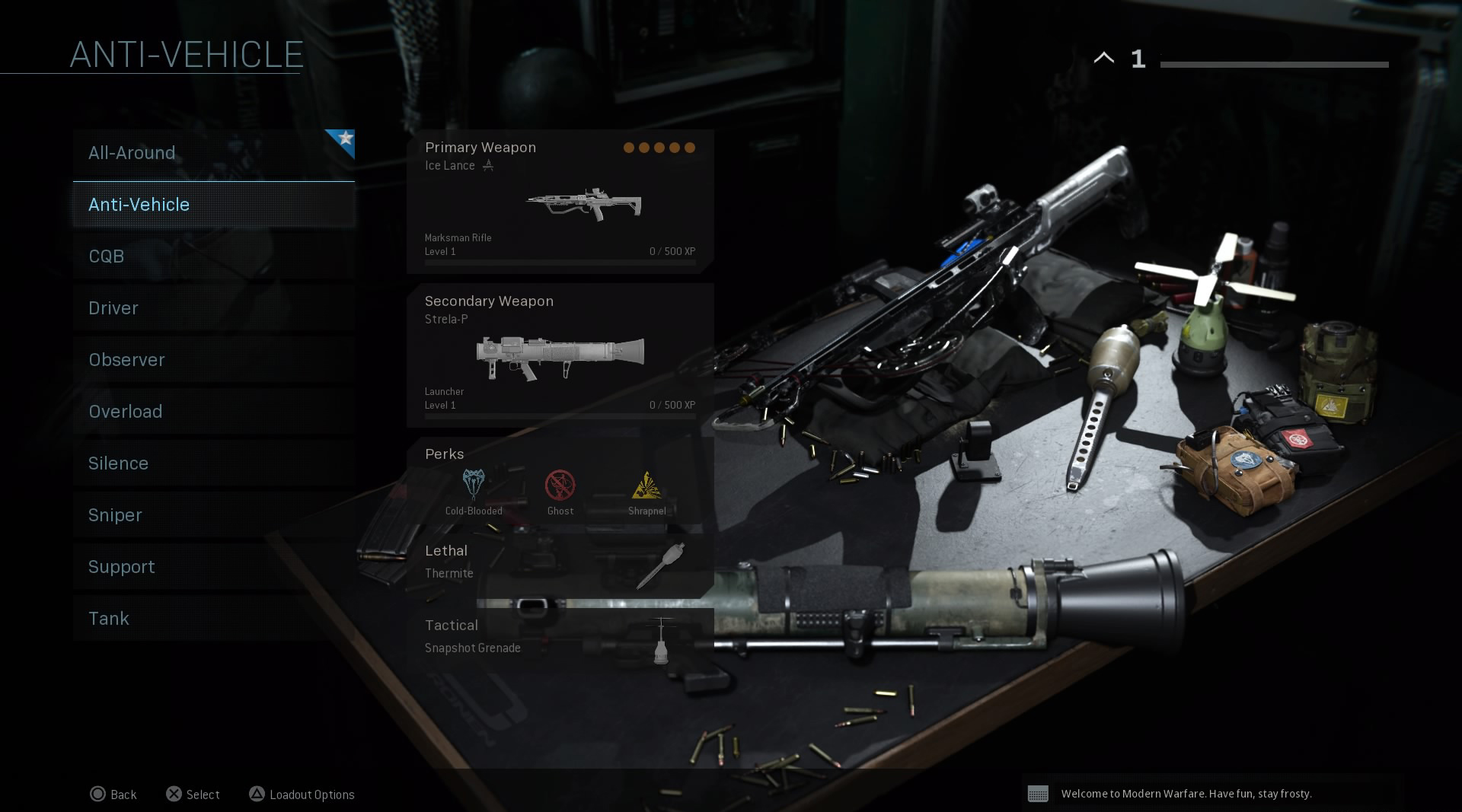Choose the Anti-Vehicle loadout entry
Image resolution: width=1462 pixels, height=812 pixels.
(x=213, y=205)
